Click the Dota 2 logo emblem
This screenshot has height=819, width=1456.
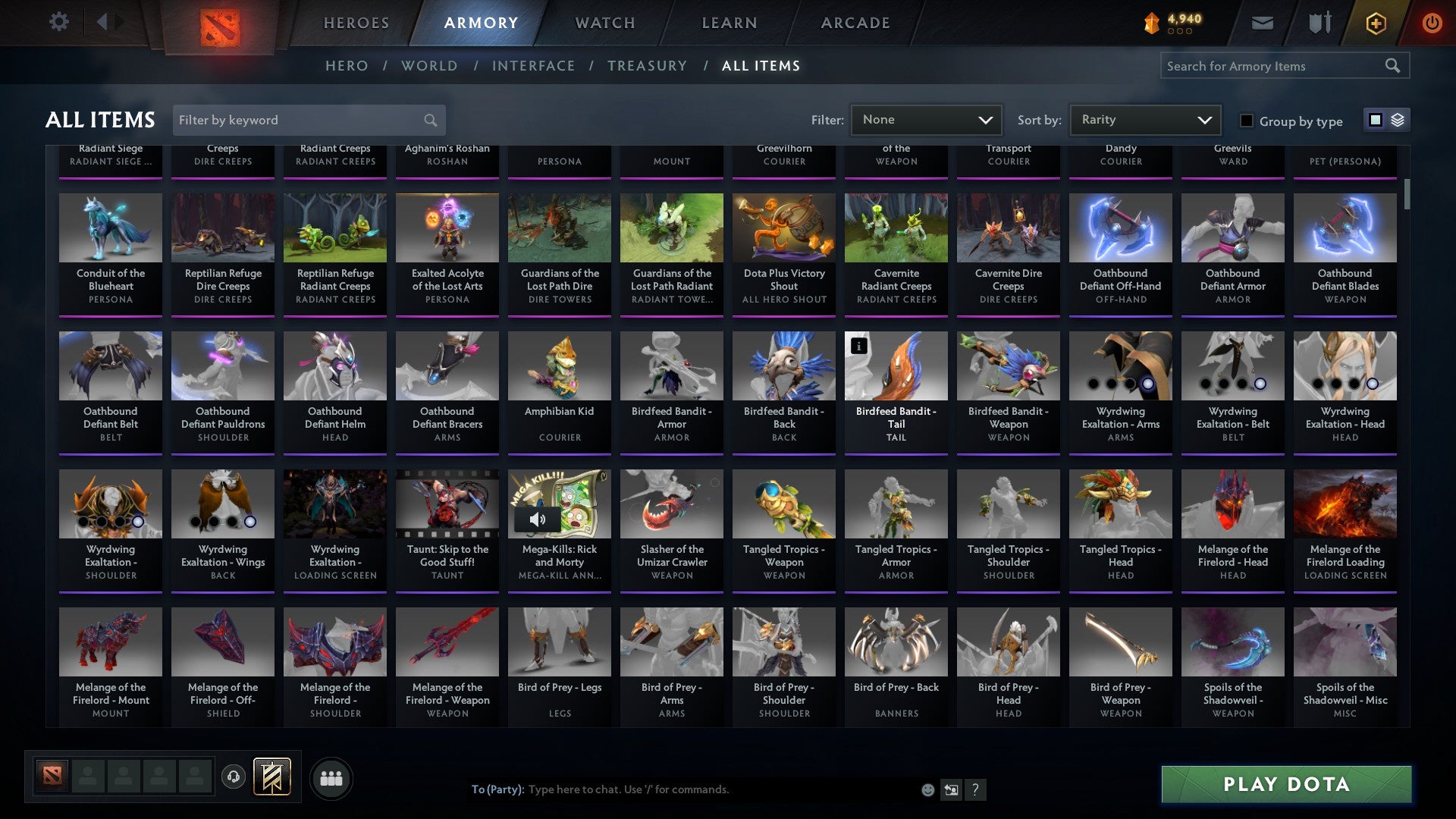(221, 23)
